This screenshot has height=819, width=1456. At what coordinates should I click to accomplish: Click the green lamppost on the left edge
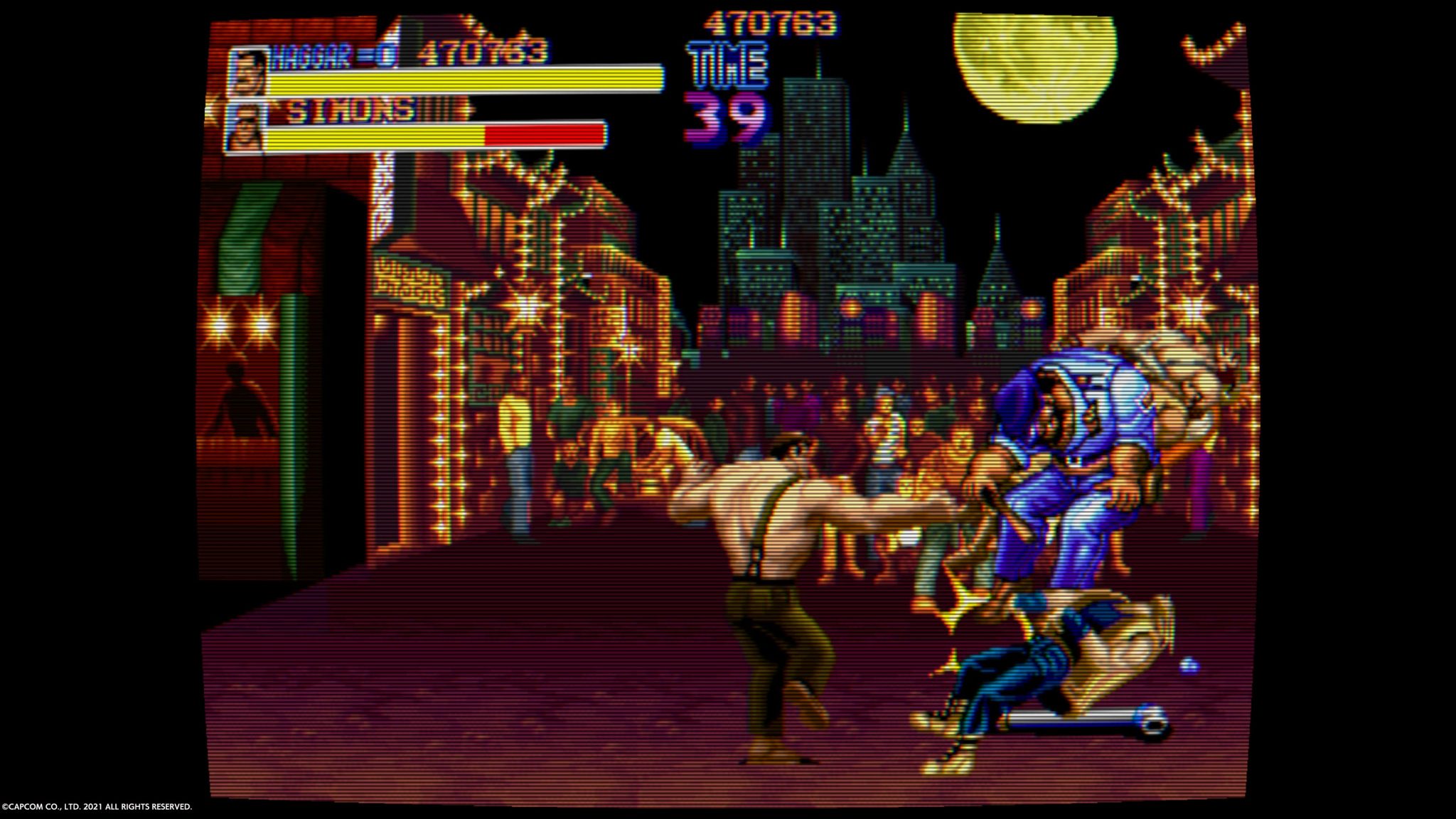pos(291,427)
